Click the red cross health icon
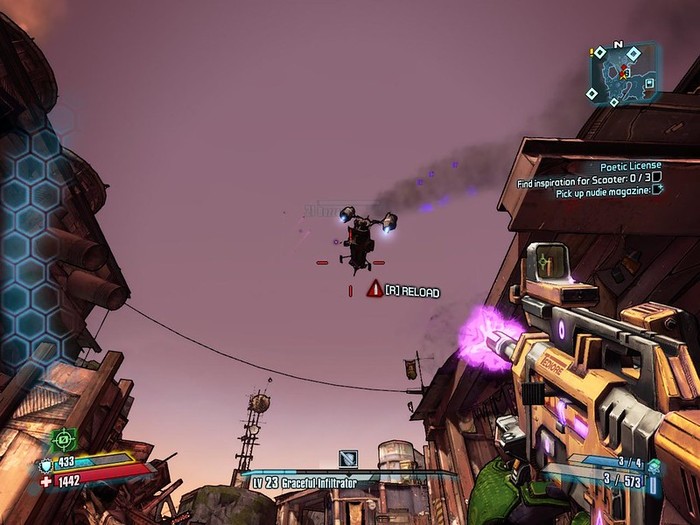 45,481
